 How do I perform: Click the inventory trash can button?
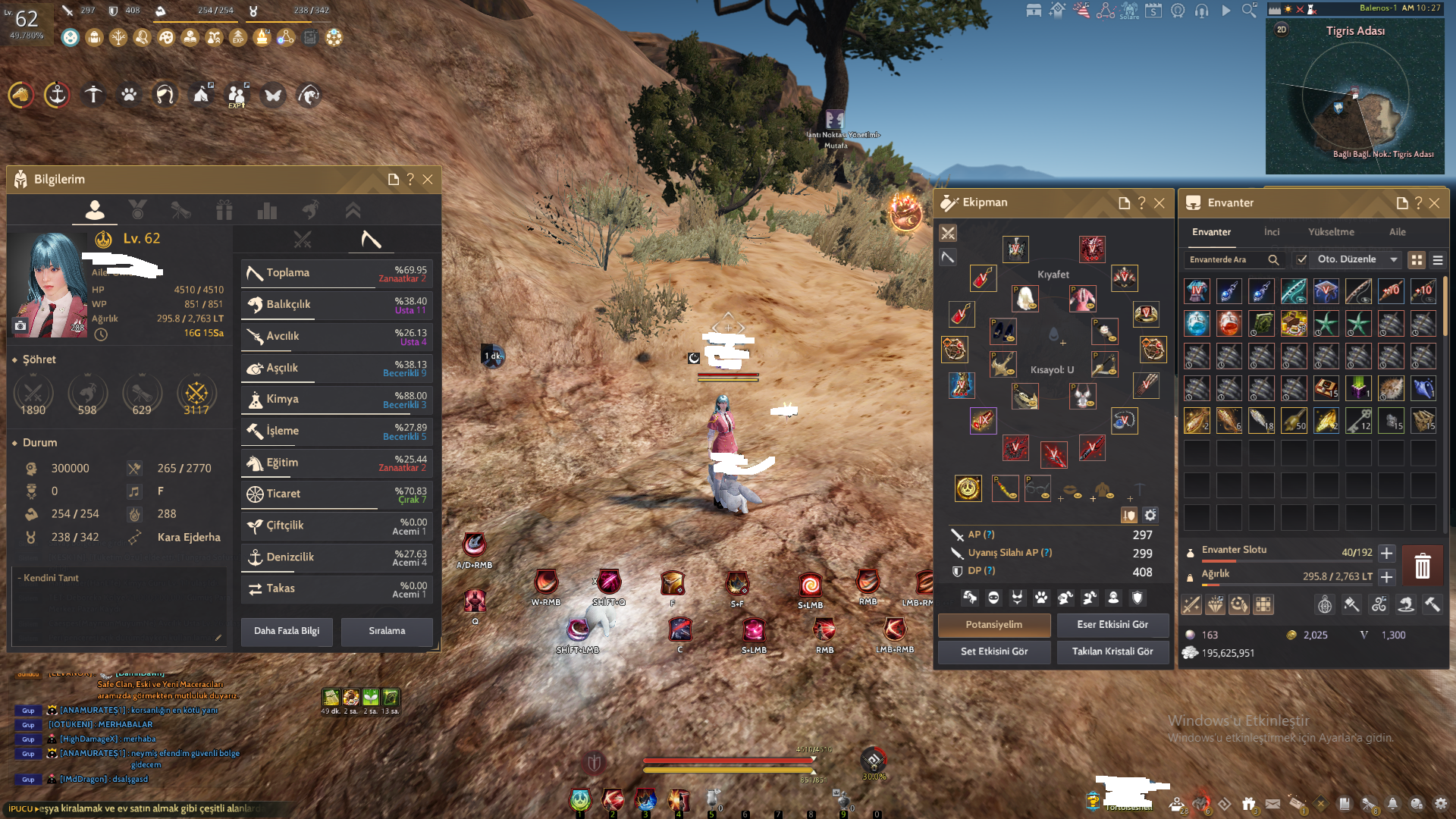pos(1422,566)
